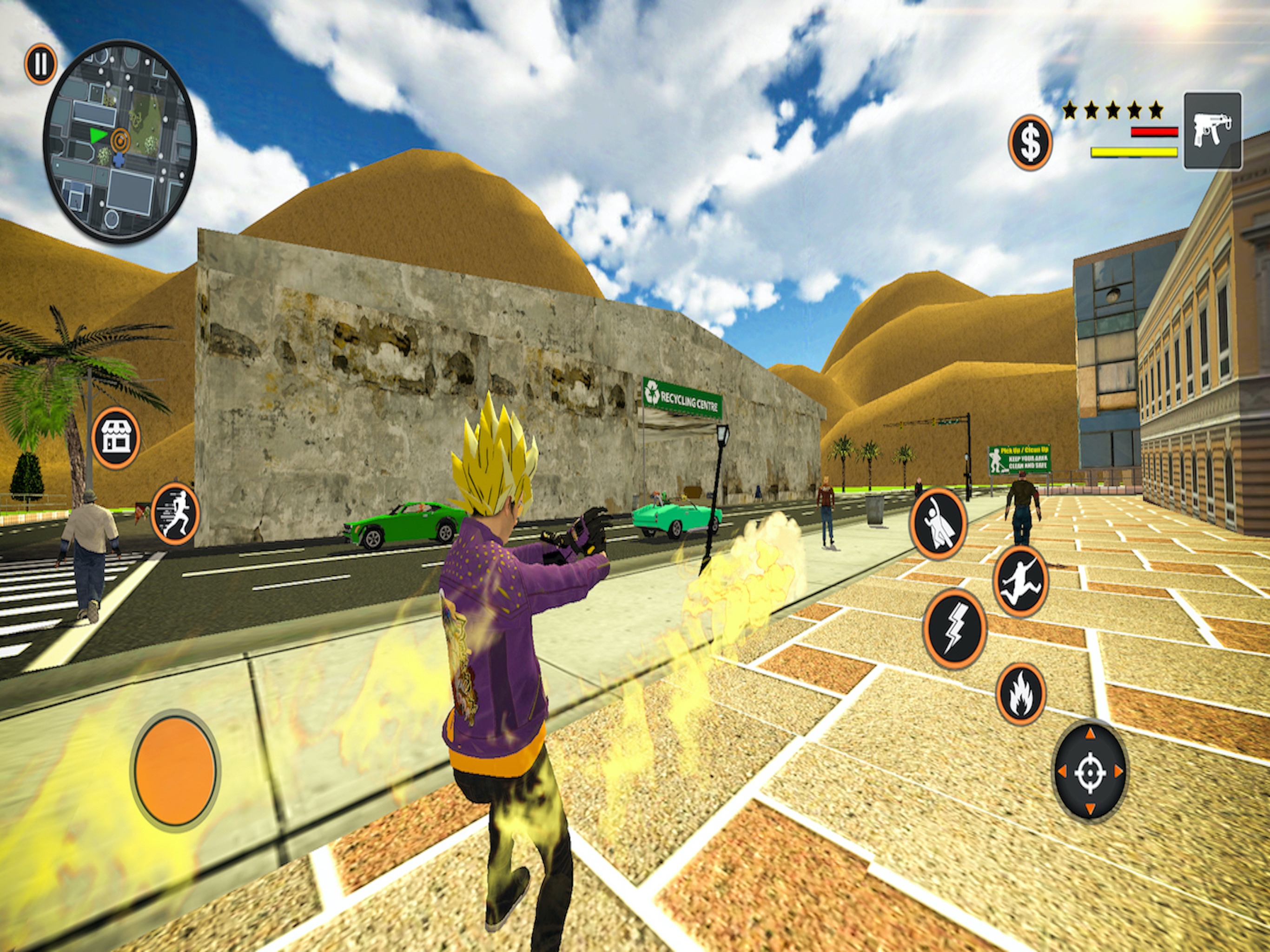Image resolution: width=1270 pixels, height=952 pixels.
Task: Pause the game with the pause button
Action: pyautogui.click(x=40, y=64)
